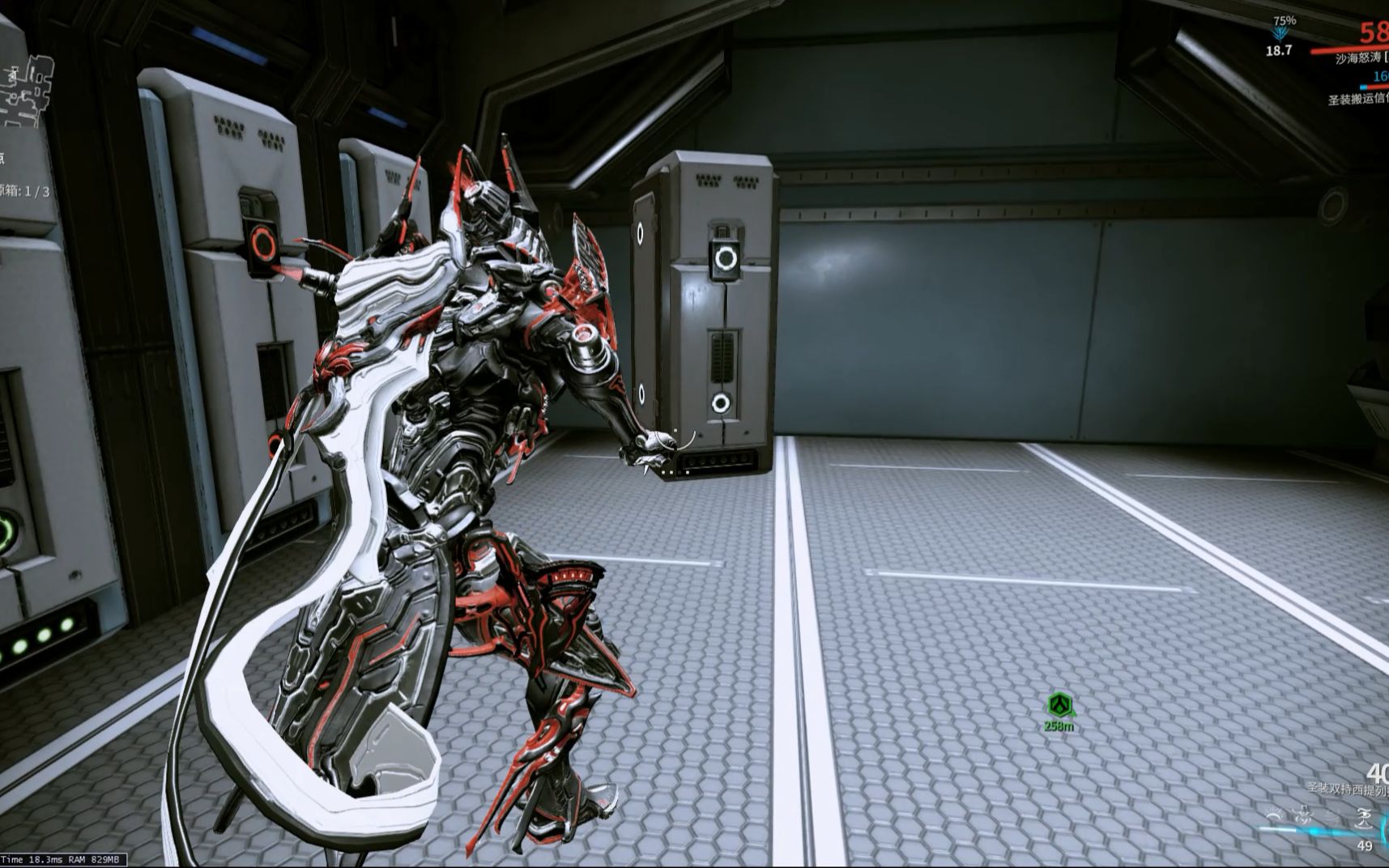
Task: Click the green objective waypoint marker
Action: point(1059,705)
